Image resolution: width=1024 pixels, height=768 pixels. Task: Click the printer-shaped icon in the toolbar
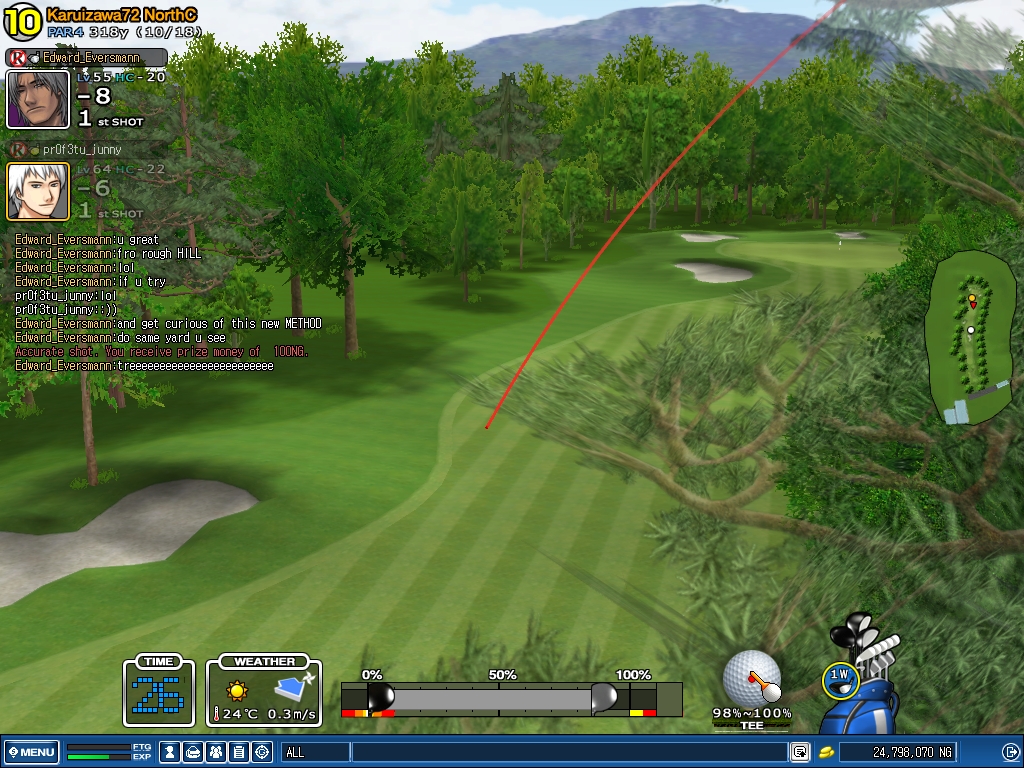coord(194,752)
